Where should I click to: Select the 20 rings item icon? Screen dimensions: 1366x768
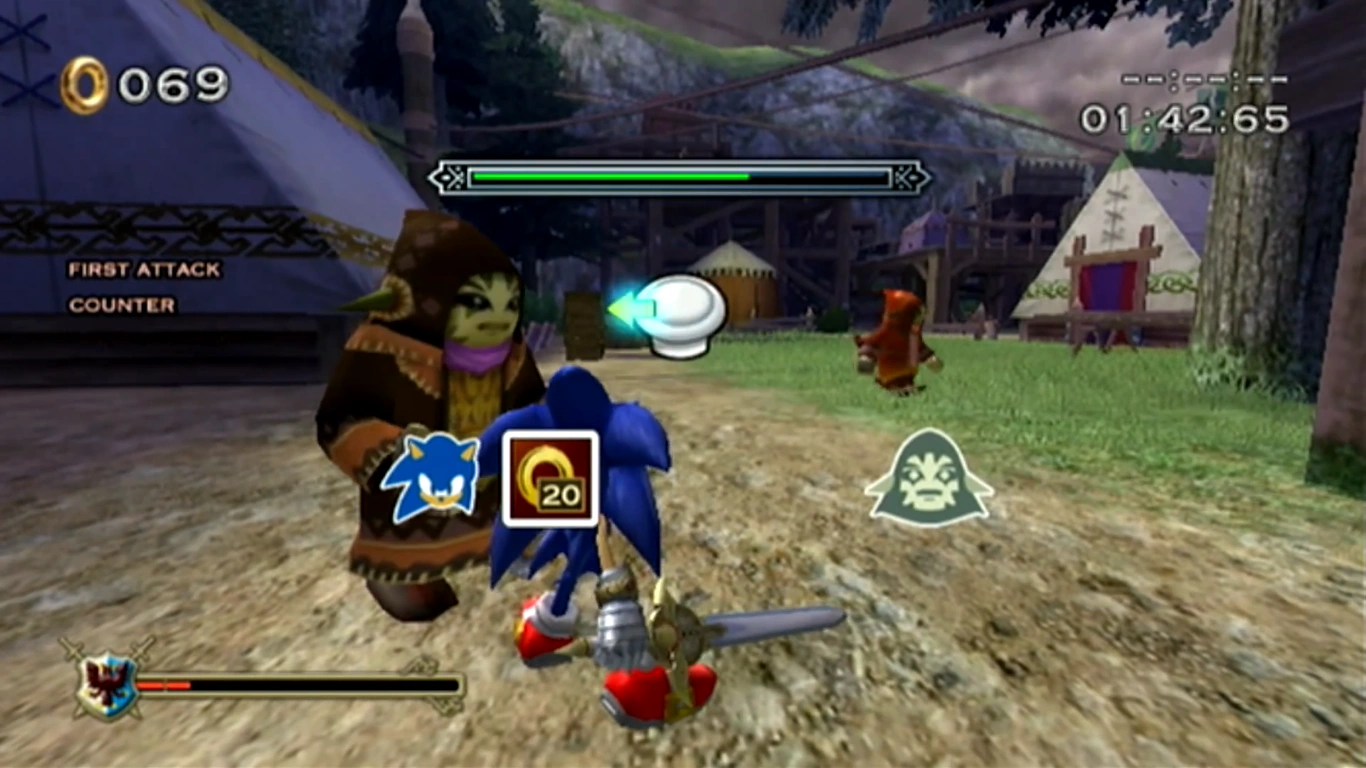coord(550,478)
